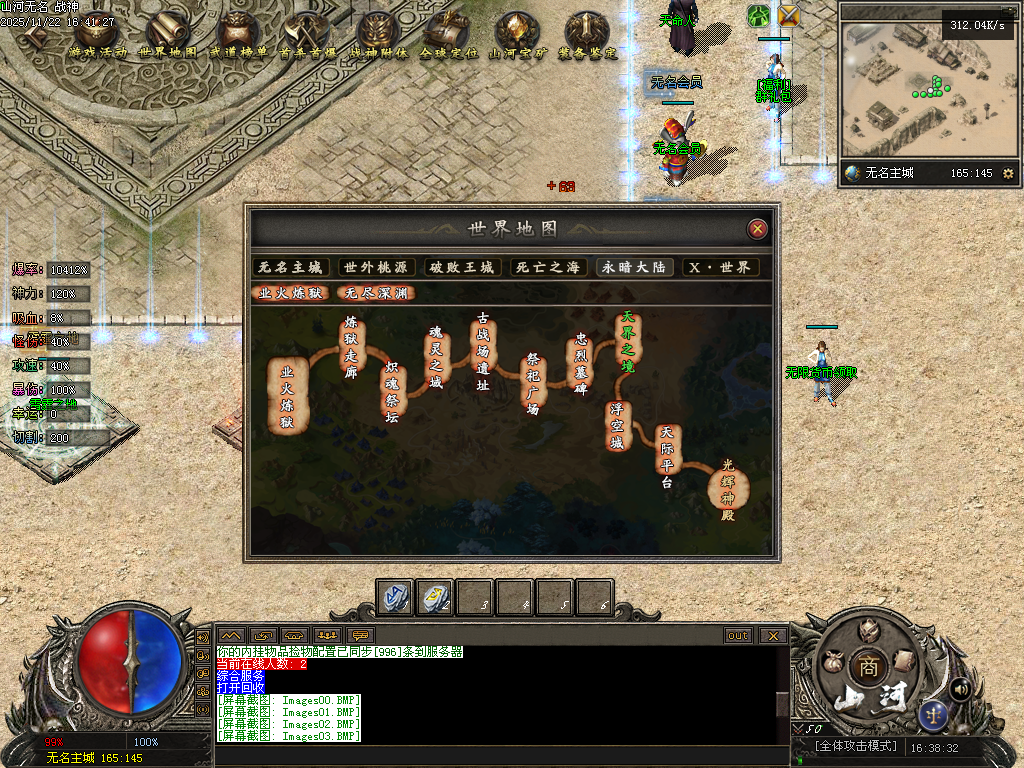This screenshot has height=768, width=1024.
Task: Select the 无尽深渊 sub-region tab
Action: coord(376,293)
